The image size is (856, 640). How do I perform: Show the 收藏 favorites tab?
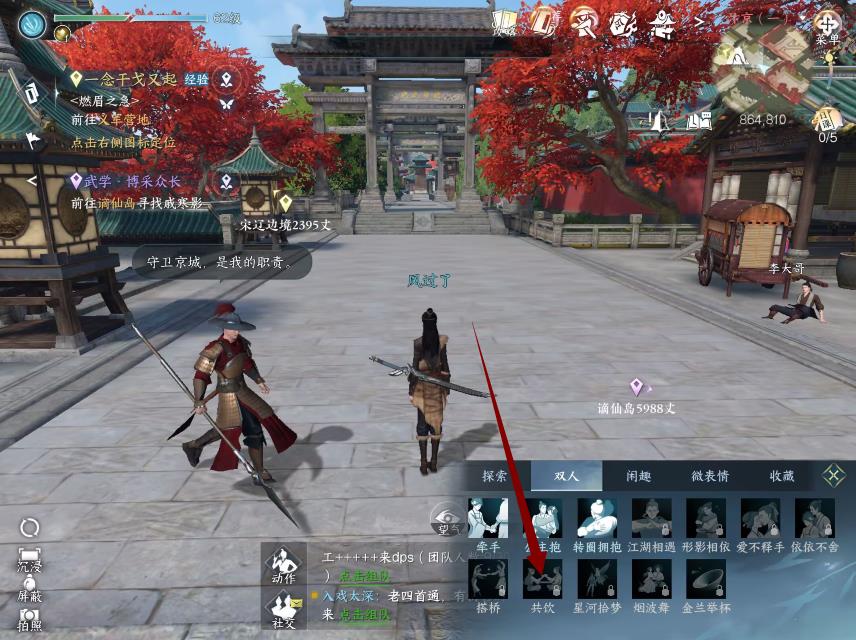pos(782,477)
